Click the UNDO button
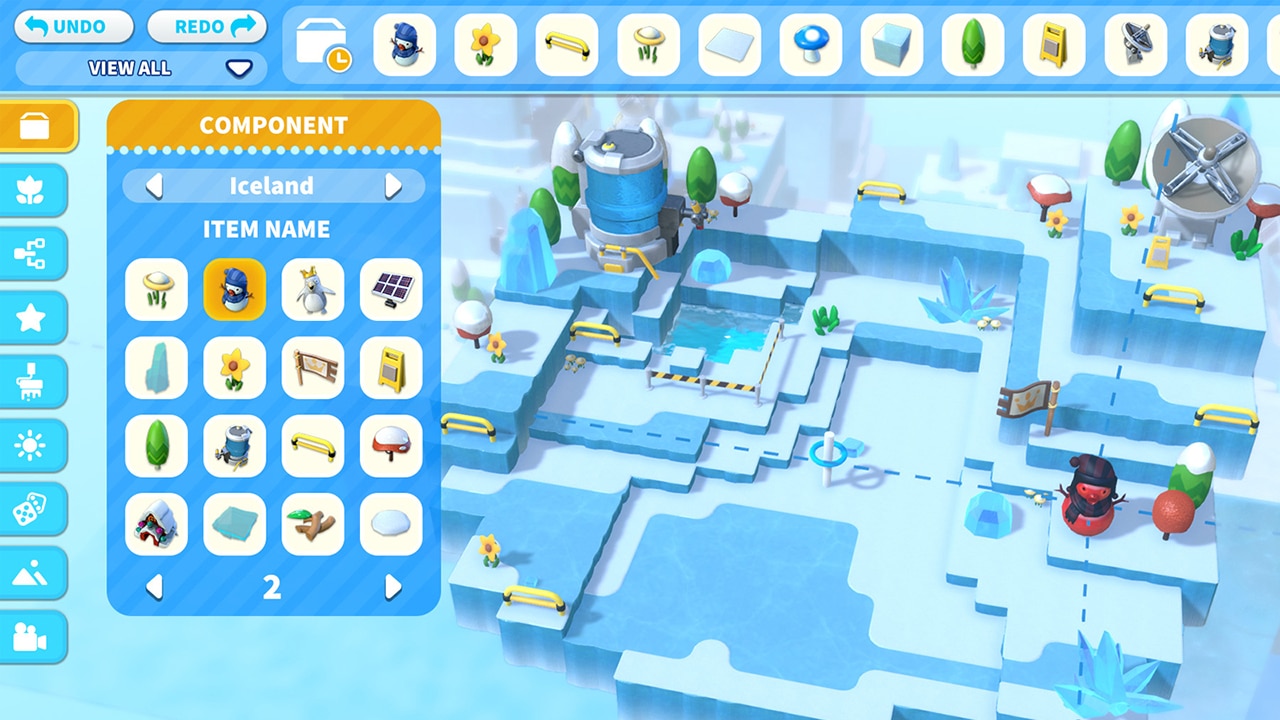Image resolution: width=1280 pixels, height=720 pixels. click(74, 27)
